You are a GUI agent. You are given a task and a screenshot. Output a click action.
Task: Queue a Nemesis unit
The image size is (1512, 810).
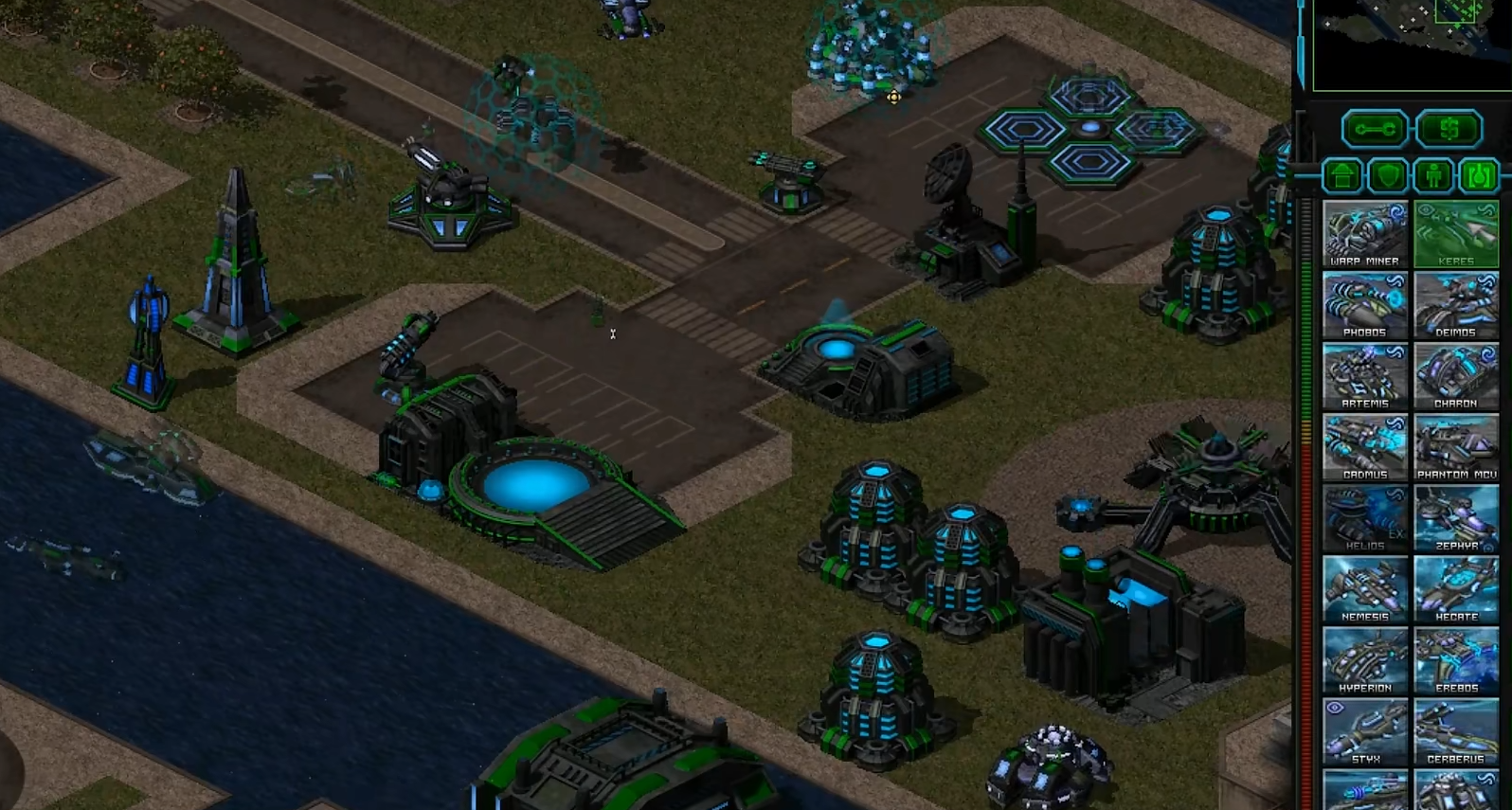[x=1364, y=588]
